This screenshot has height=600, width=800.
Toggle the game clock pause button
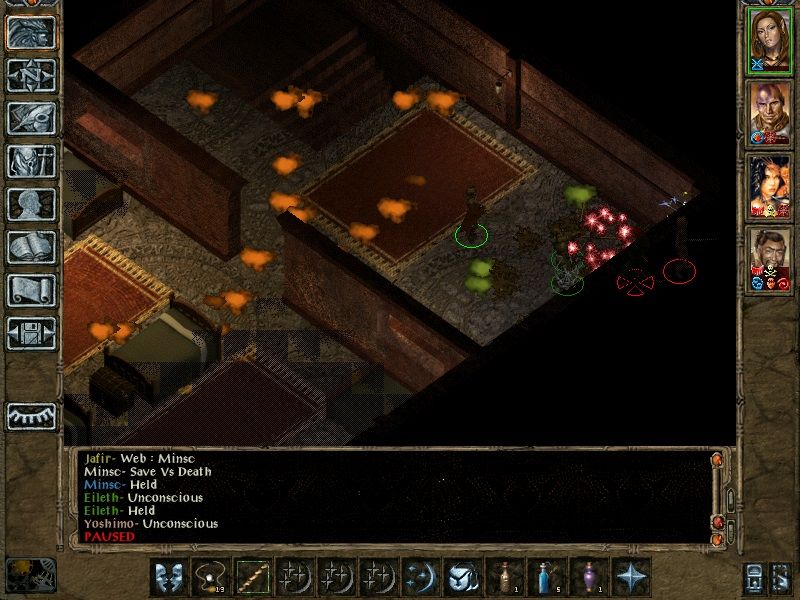(x=30, y=574)
